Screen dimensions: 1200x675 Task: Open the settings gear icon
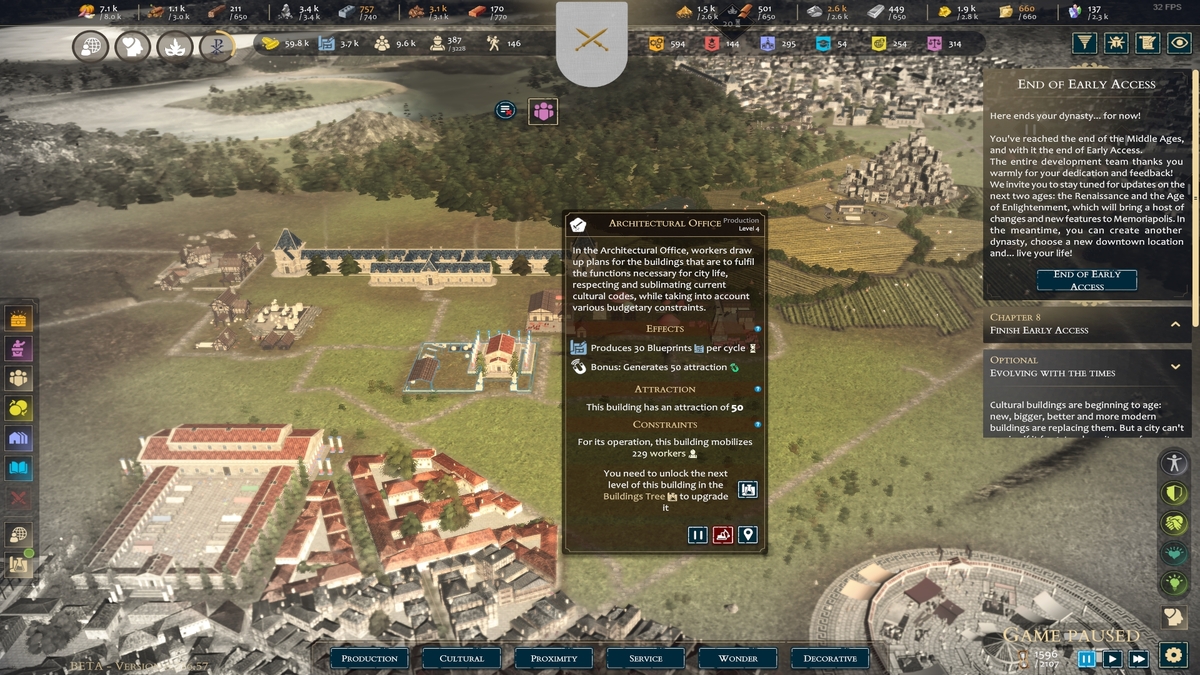(1173, 656)
